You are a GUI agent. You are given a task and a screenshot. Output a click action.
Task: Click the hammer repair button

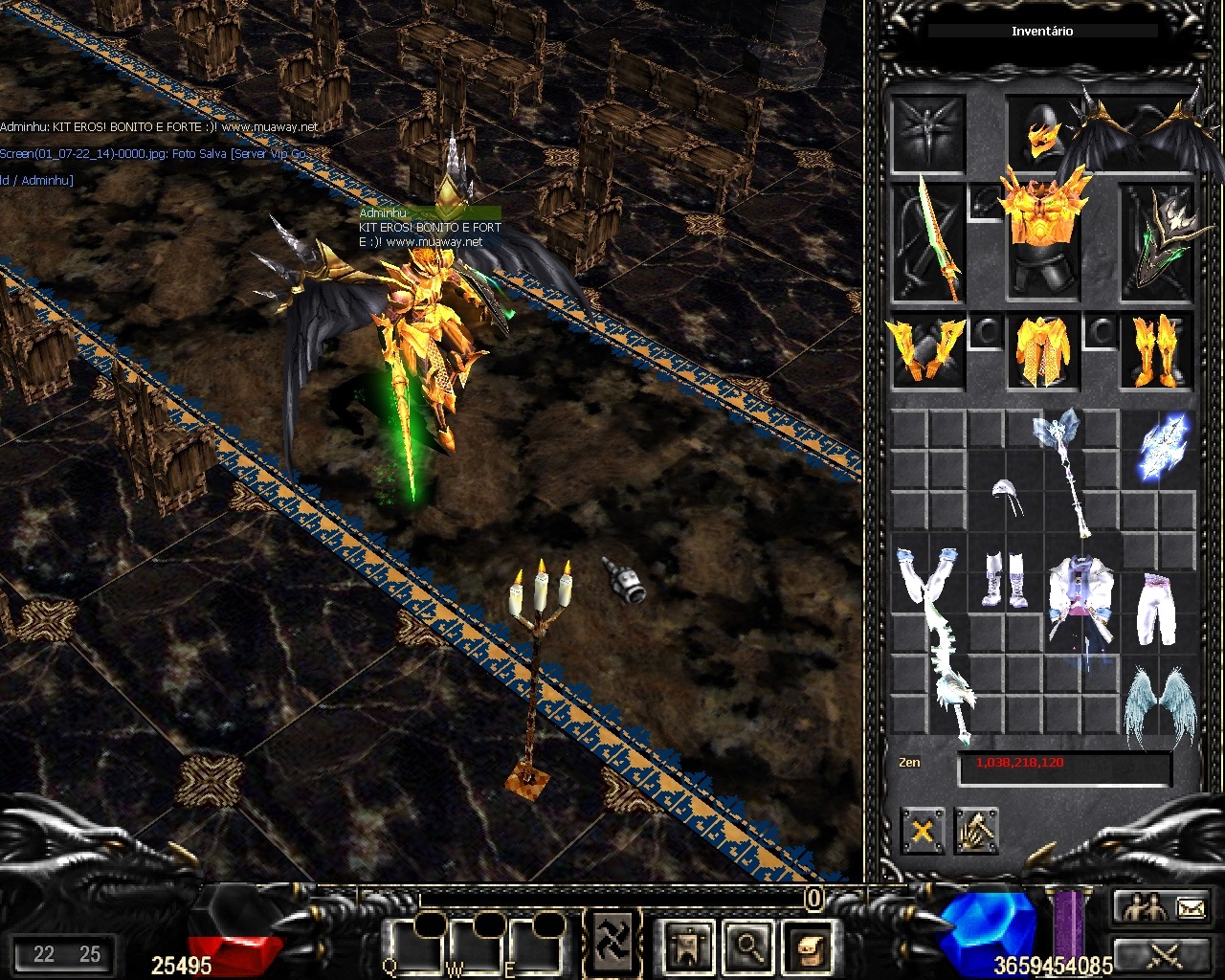tap(975, 831)
